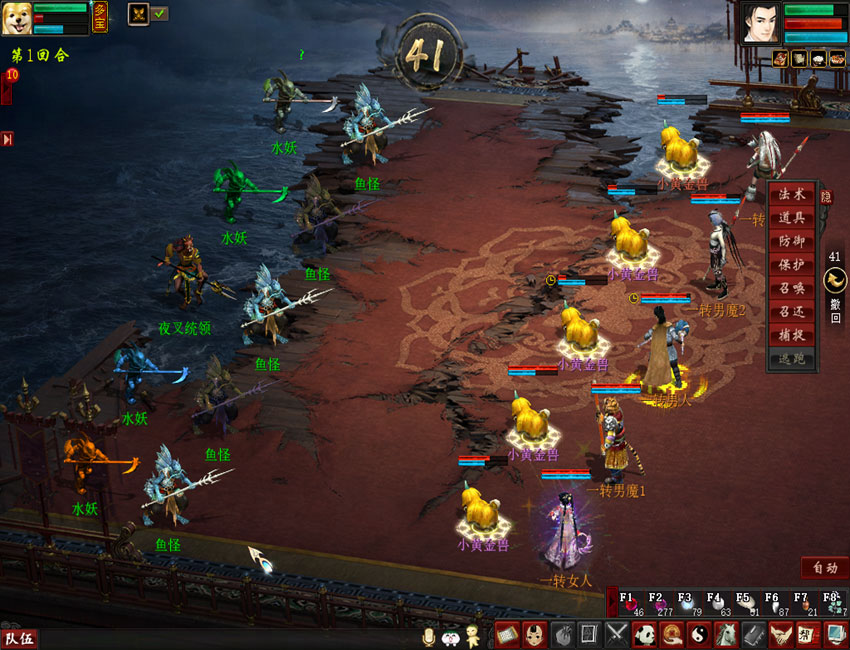Use the F2 purple potion hotkey slot

click(x=657, y=604)
